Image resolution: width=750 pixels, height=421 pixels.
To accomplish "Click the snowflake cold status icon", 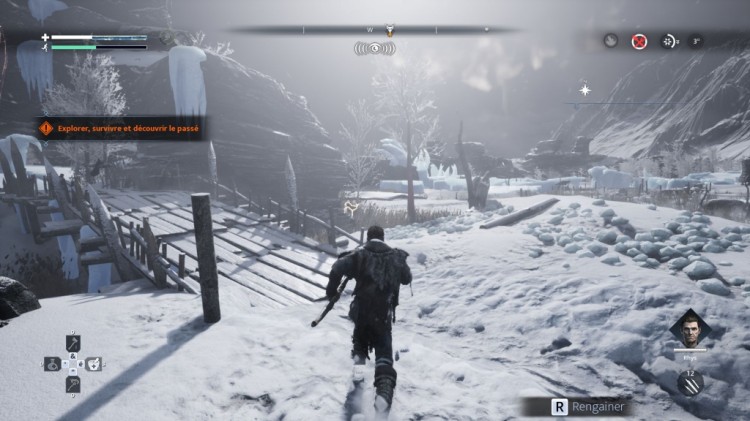I will [x=669, y=41].
